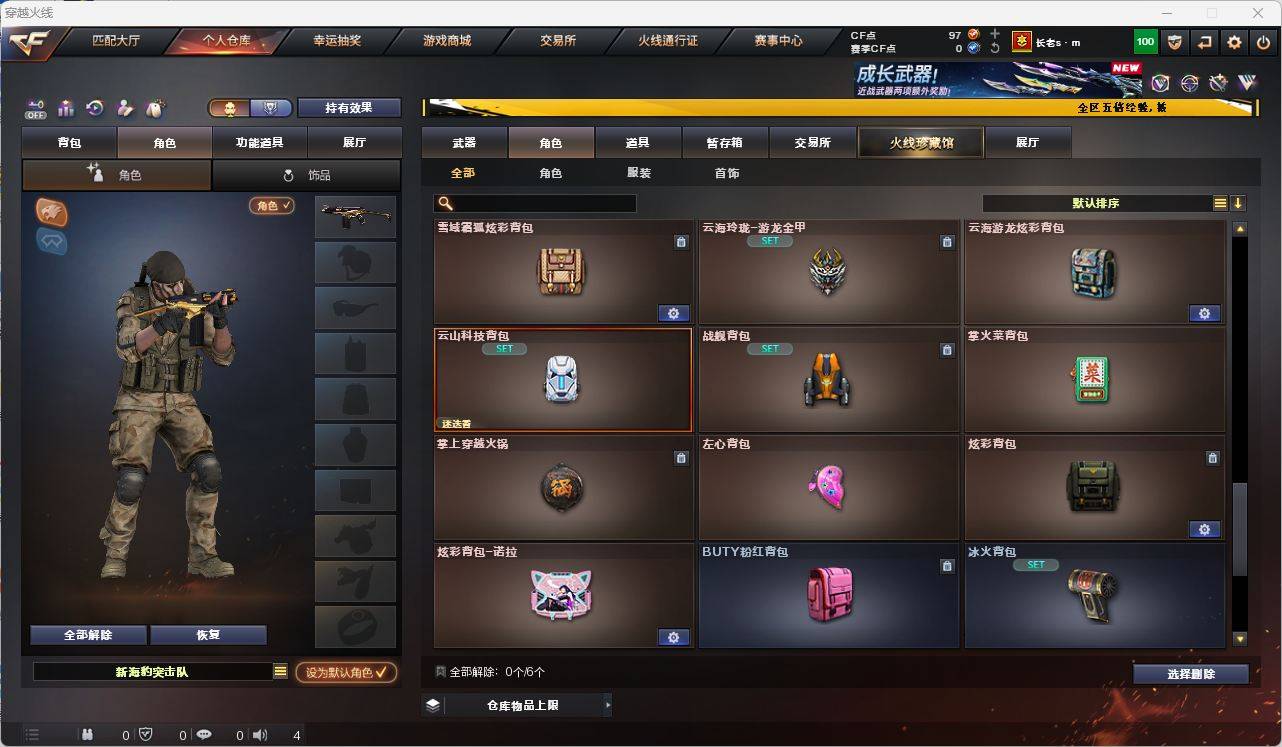Screen dimensions: 1282x747
Task: Switch to the 火线珍藏馆 tab
Action: click(x=919, y=142)
